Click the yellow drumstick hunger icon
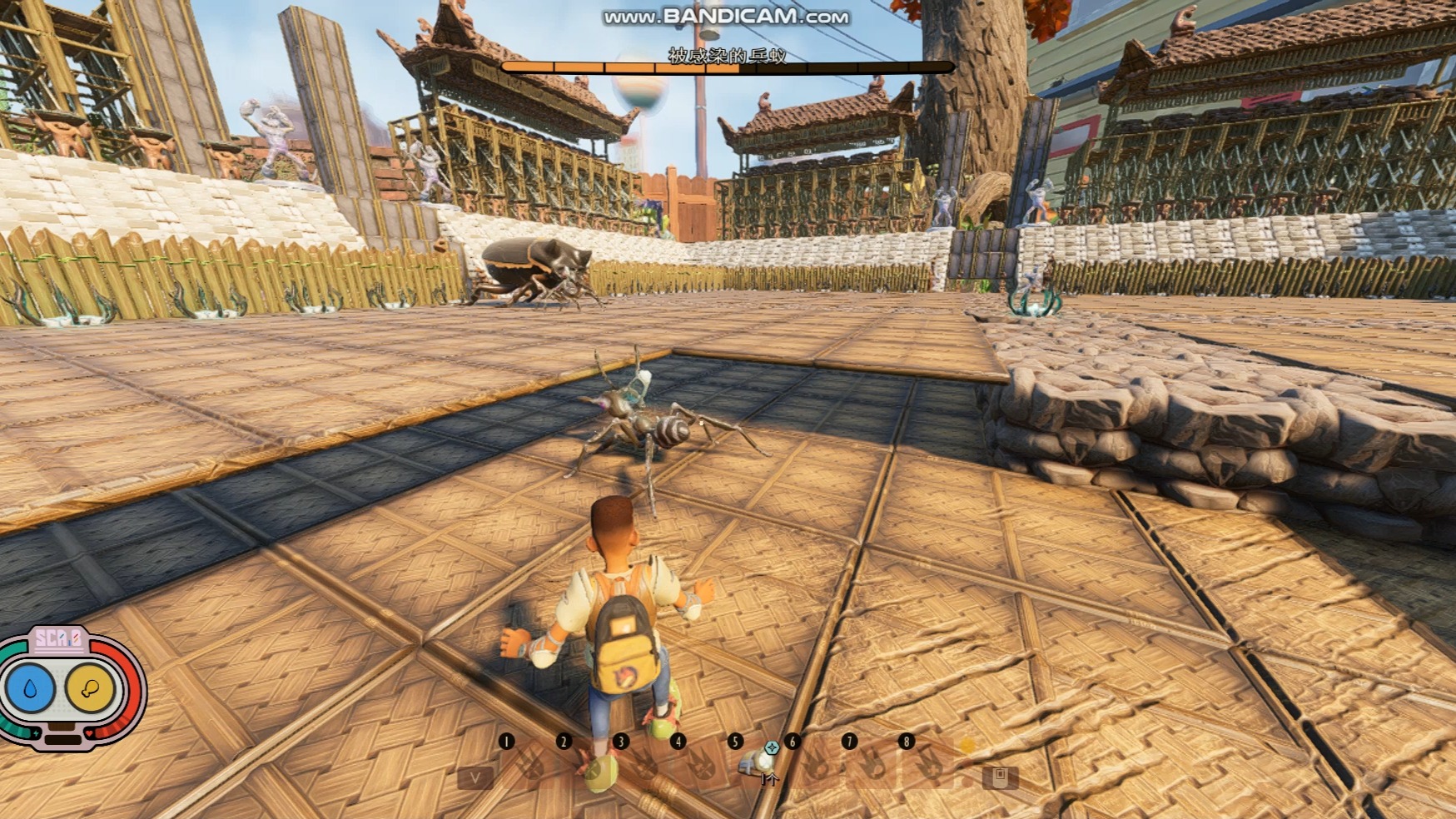This screenshot has height=819, width=1456. (x=90, y=688)
